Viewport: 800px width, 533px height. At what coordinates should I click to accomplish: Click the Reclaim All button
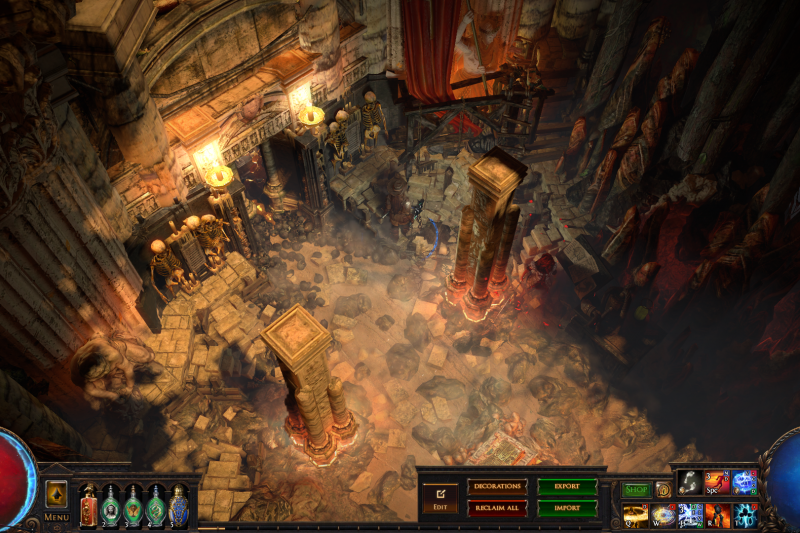[497, 507]
